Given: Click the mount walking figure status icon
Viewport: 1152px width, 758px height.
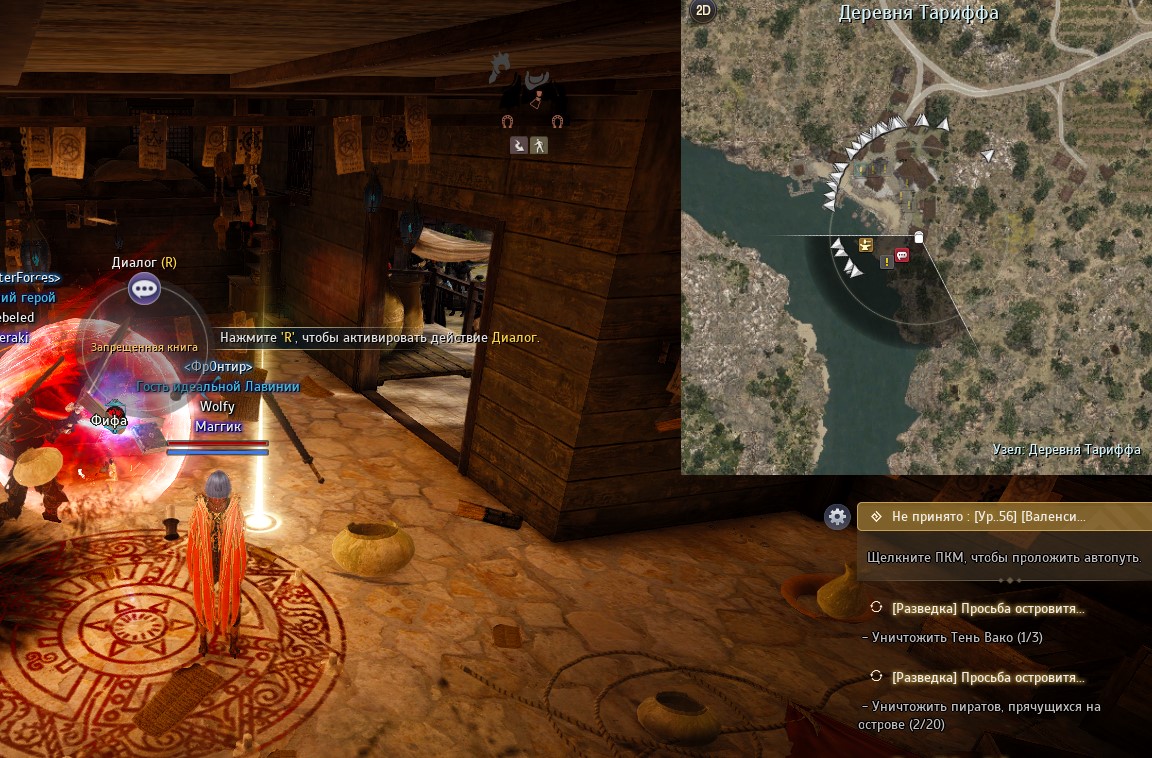Looking at the screenshot, I should click(x=539, y=146).
